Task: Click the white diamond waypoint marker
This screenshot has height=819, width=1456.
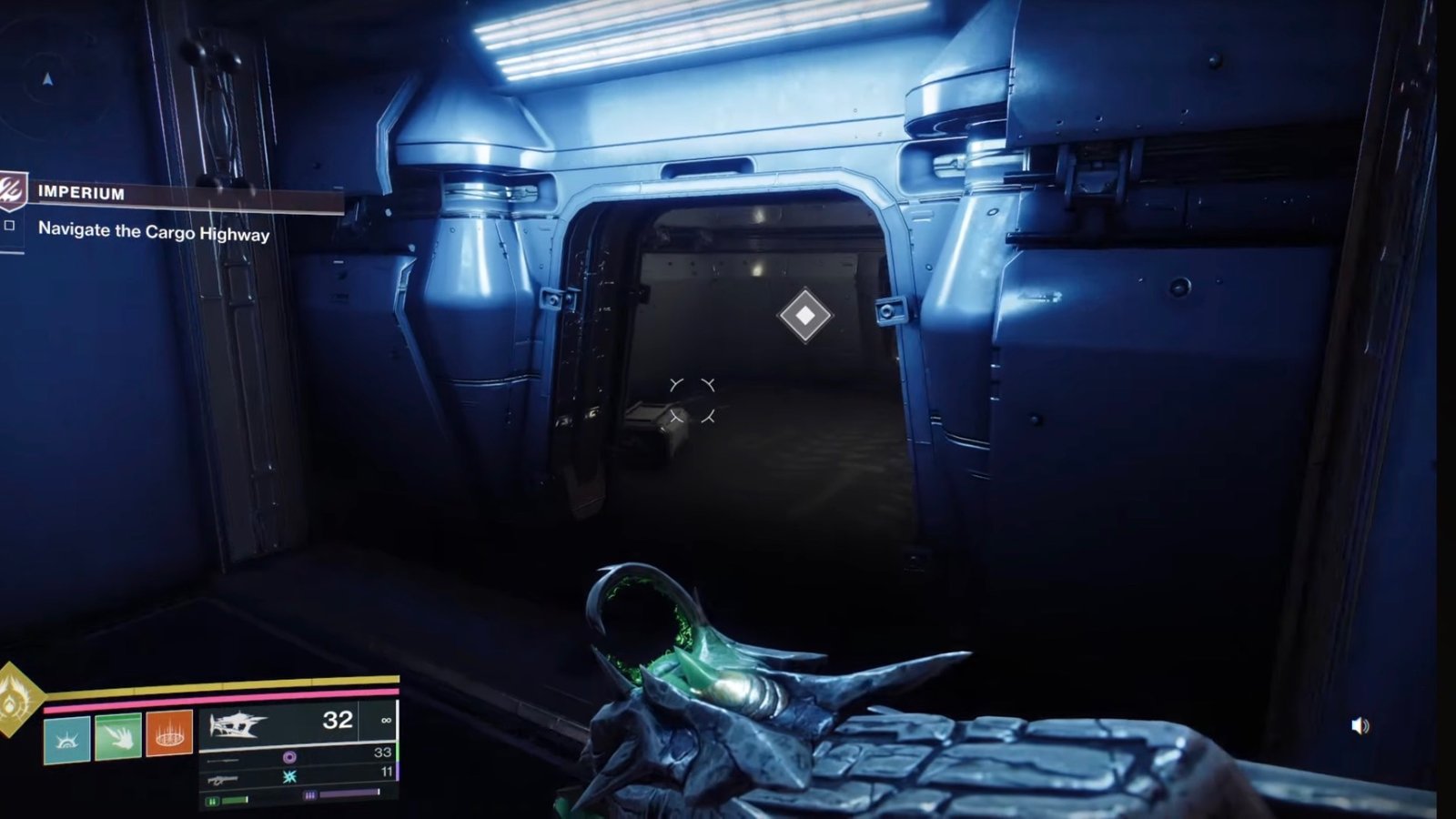Action: tap(805, 316)
